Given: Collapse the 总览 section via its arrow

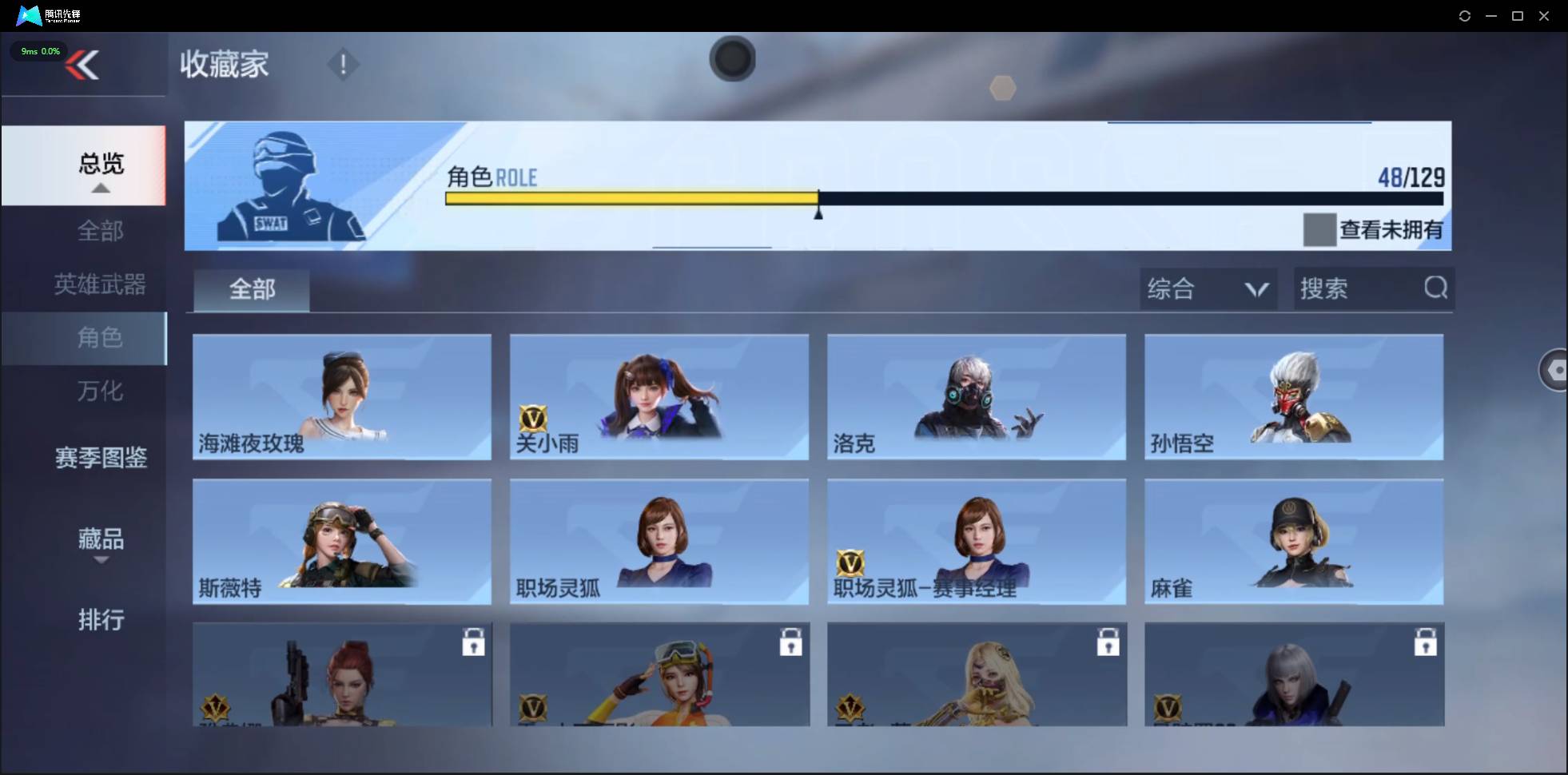Looking at the screenshot, I should point(99,187).
